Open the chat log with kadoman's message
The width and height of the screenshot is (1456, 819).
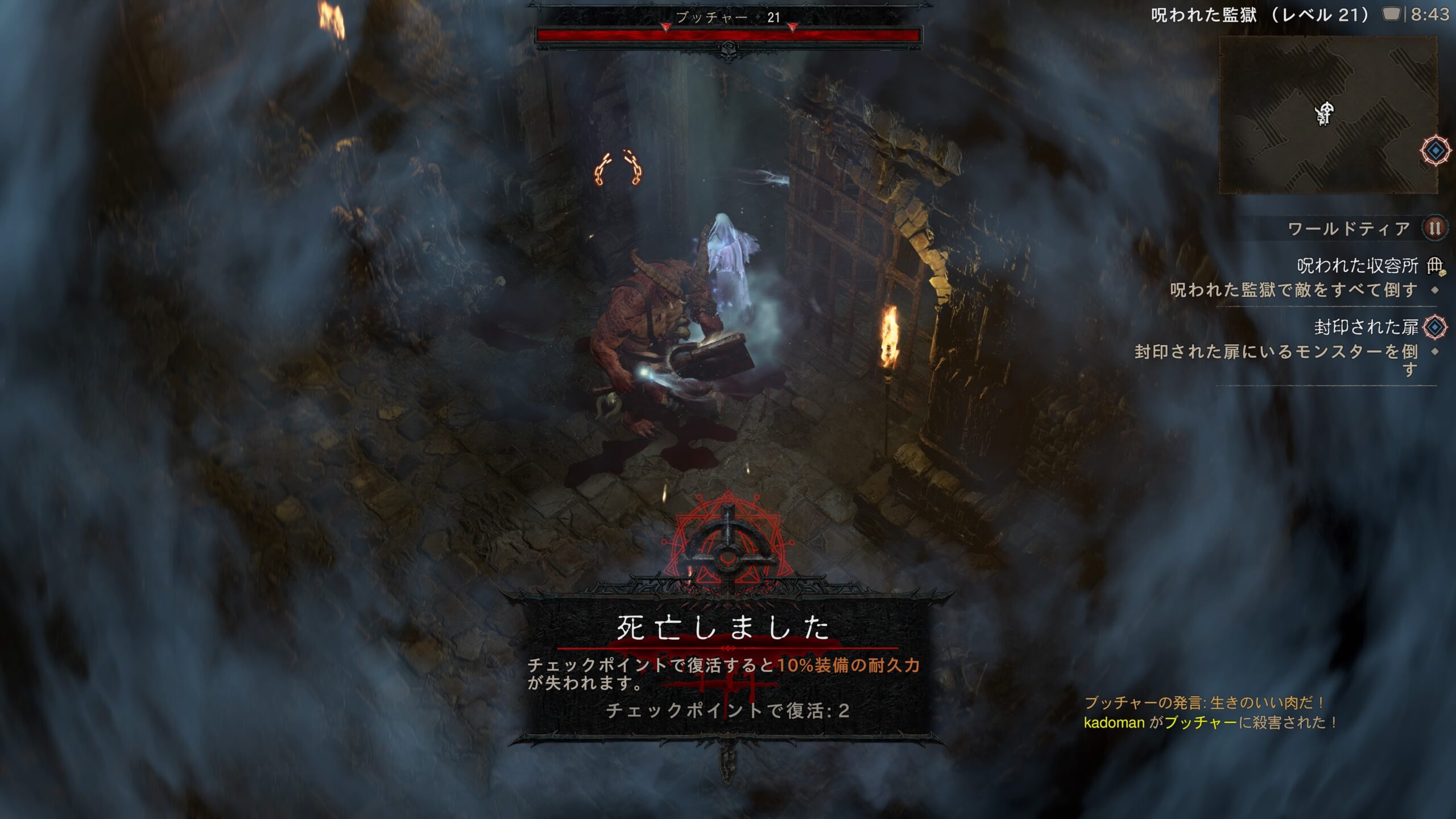coord(1209,722)
